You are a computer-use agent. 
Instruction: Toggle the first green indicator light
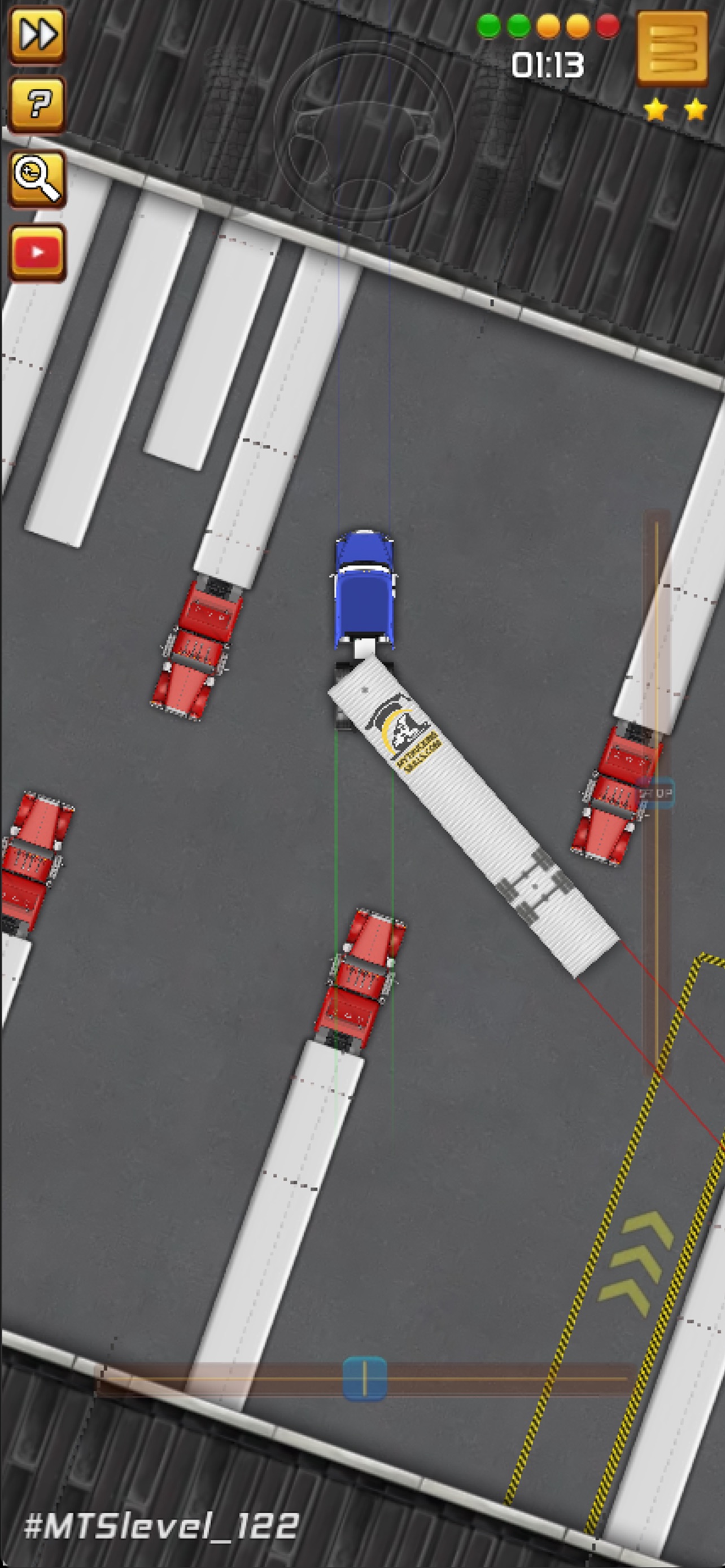click(x=490, y=24)
